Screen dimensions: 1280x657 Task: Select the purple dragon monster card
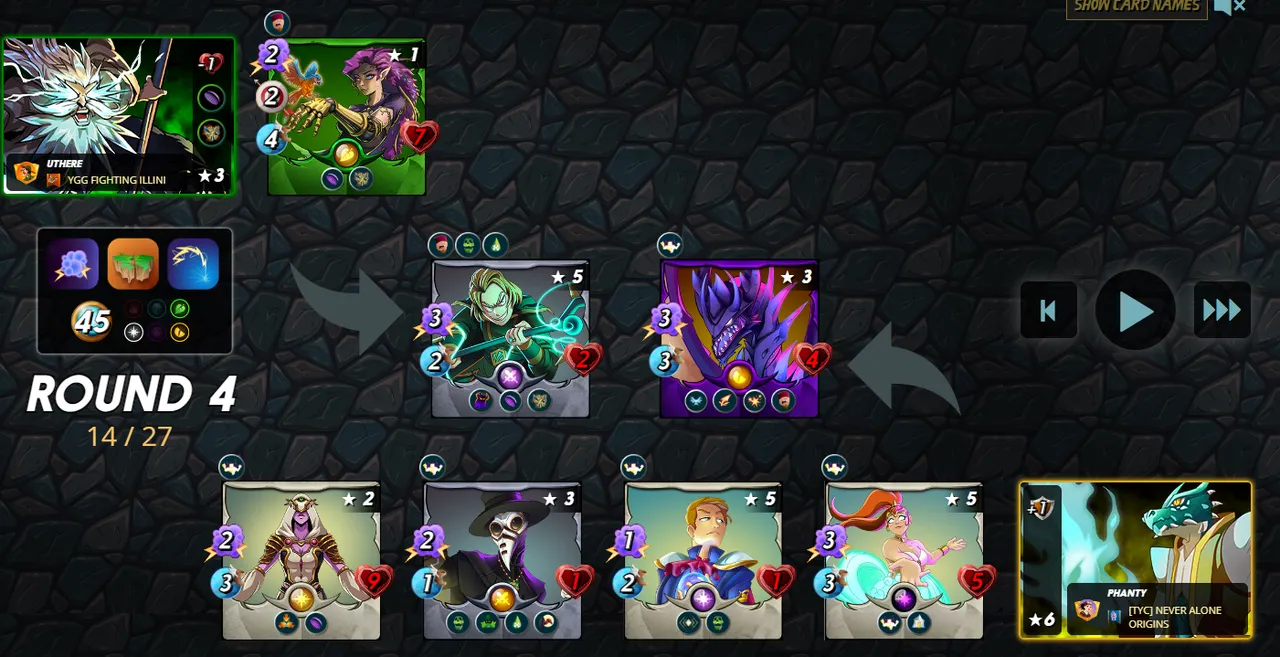pos(739,338)
